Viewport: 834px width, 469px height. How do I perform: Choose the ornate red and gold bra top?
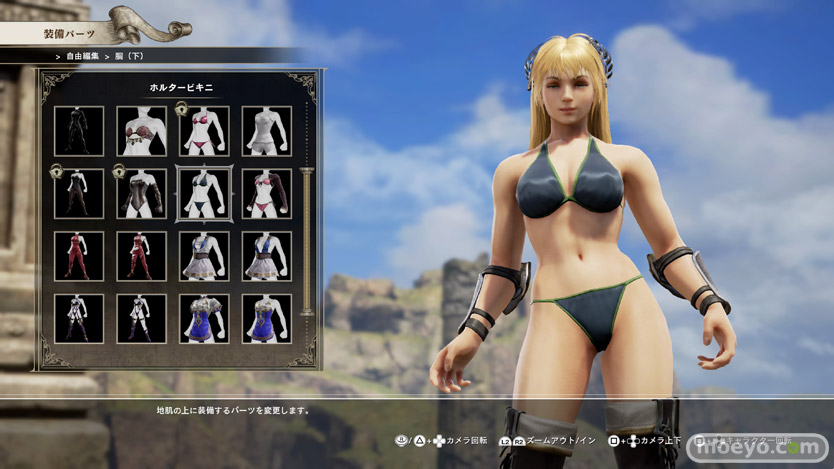coord(141,132)
